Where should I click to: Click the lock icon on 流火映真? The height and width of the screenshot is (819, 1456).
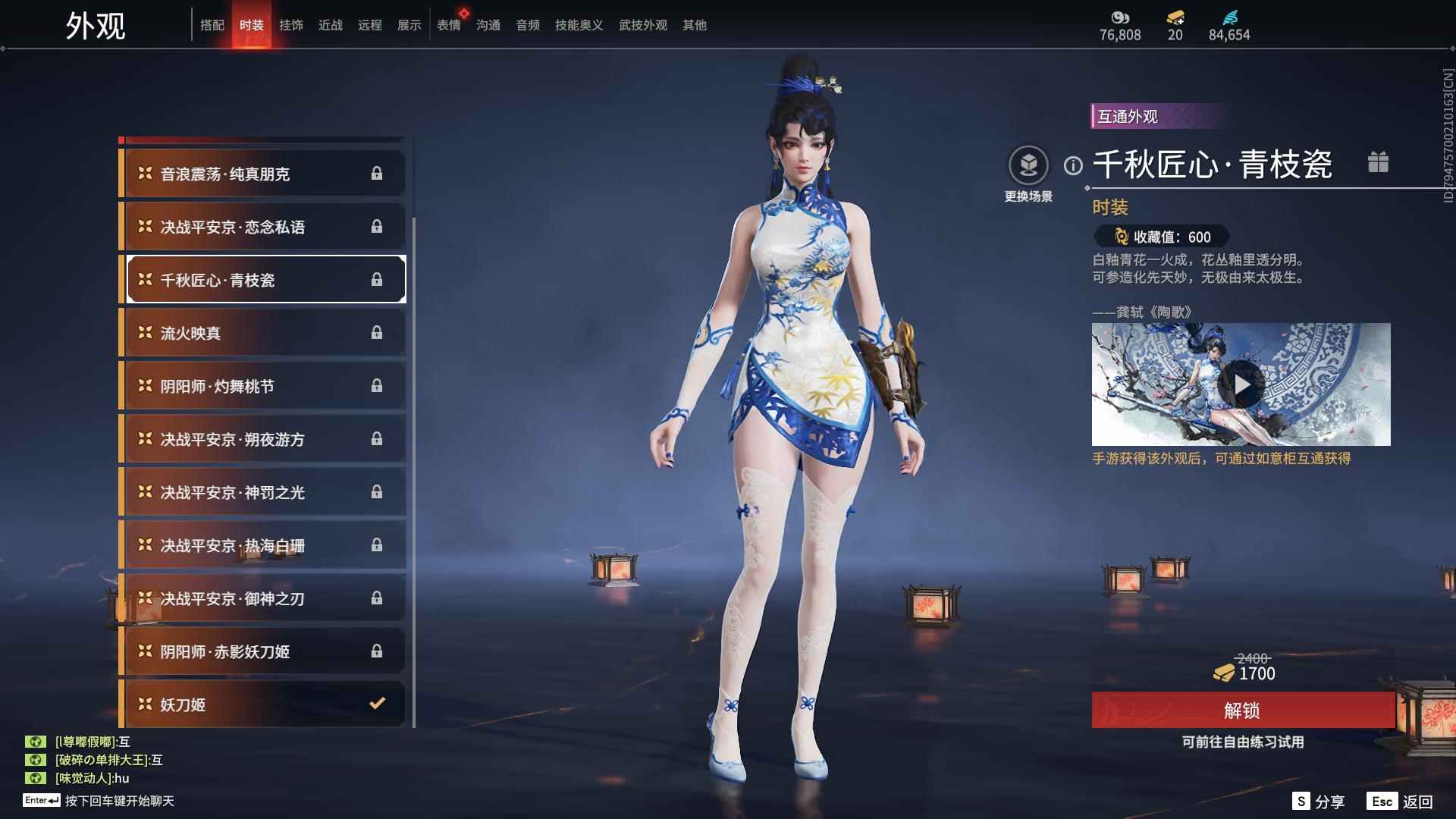(x=377, y=333)
